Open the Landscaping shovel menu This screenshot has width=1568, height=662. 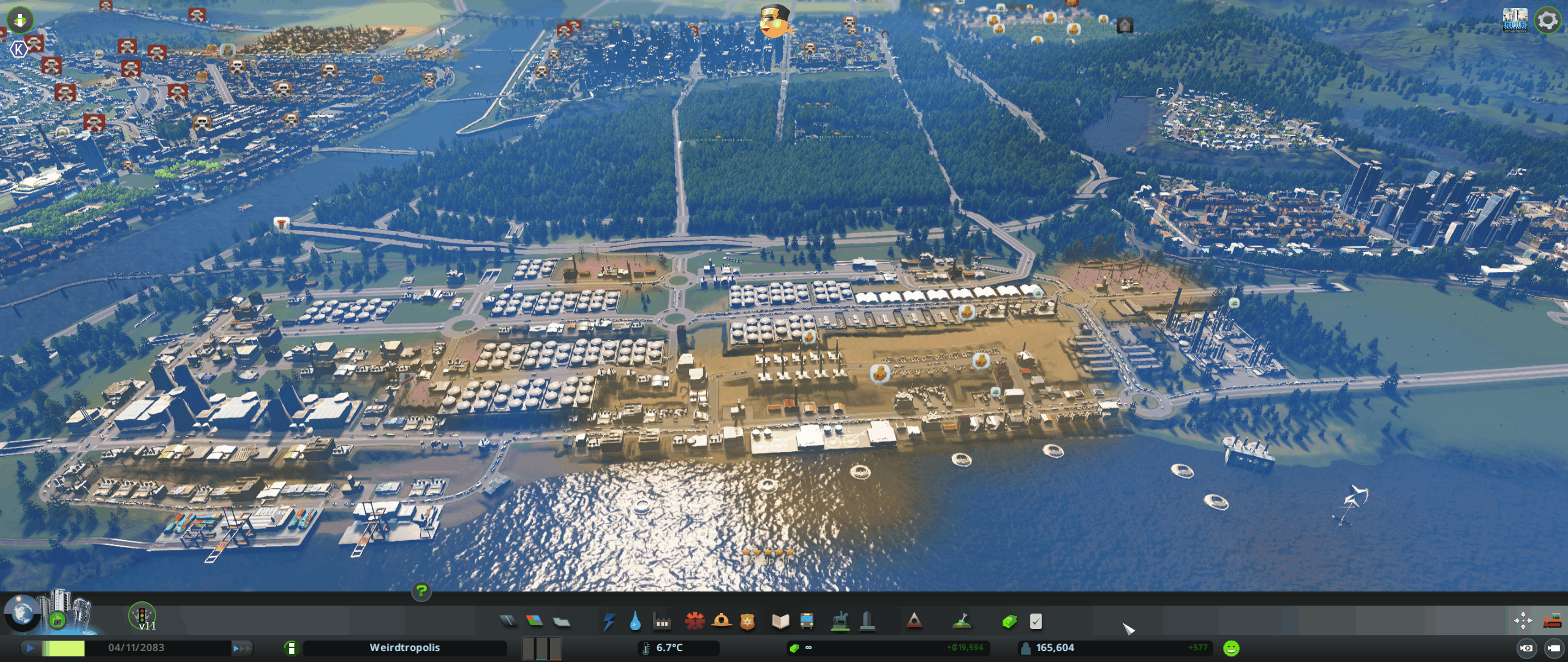point(962,622)
